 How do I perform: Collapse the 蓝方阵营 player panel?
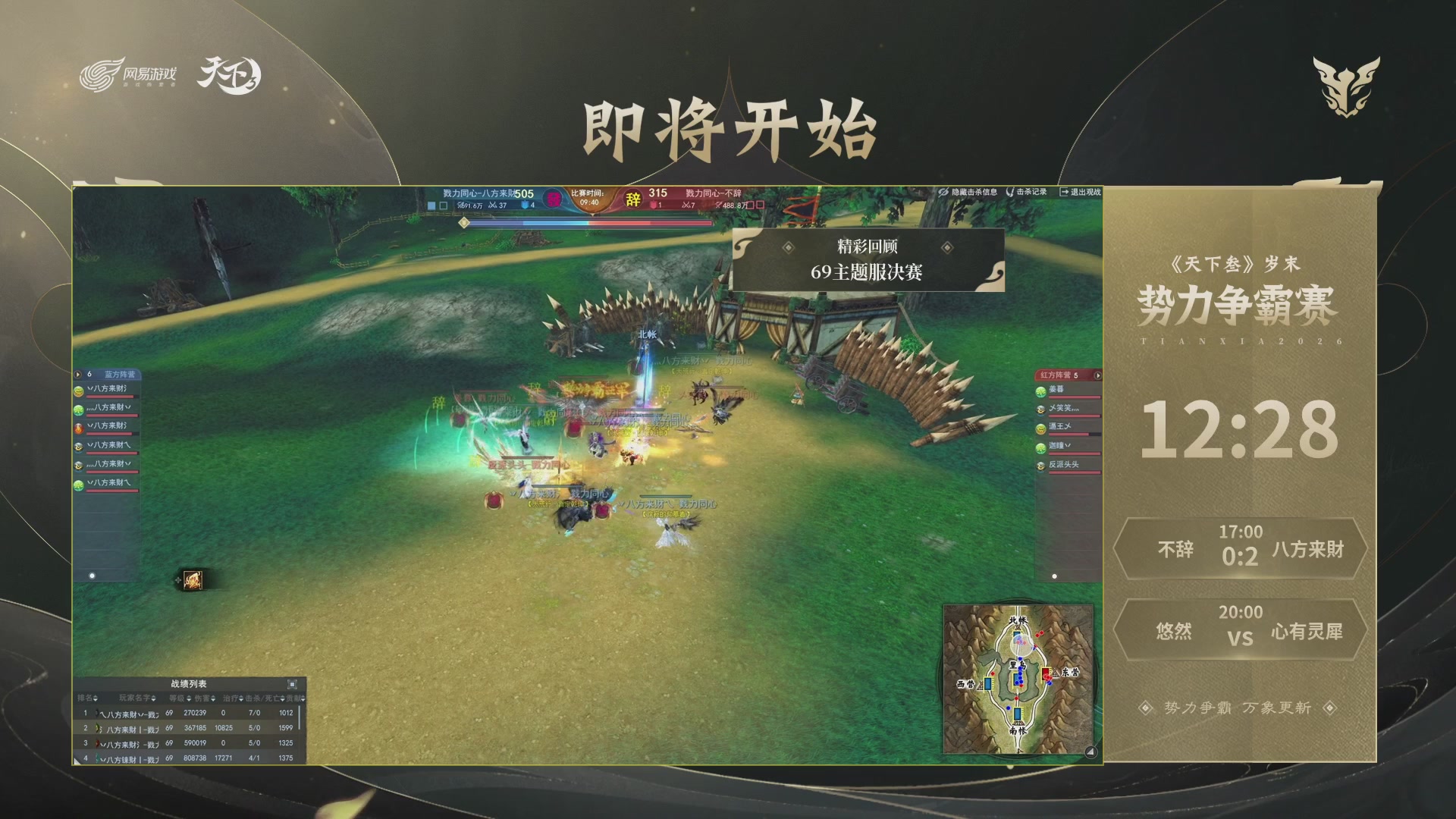77,374
